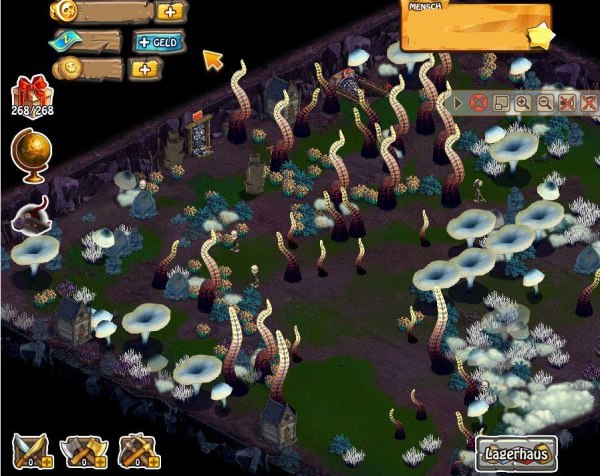This screenshot has width=600, height=476.
Task: Expand the toolbar with the arrow
Action: pos(459,102)
